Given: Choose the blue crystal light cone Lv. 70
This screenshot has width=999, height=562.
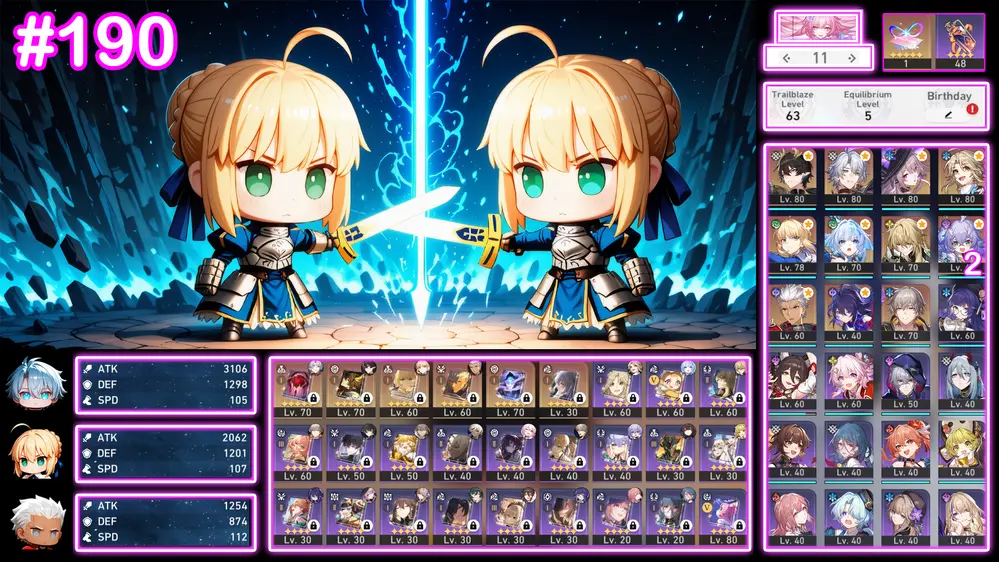Looking at the screenshot, I should 512,389.
